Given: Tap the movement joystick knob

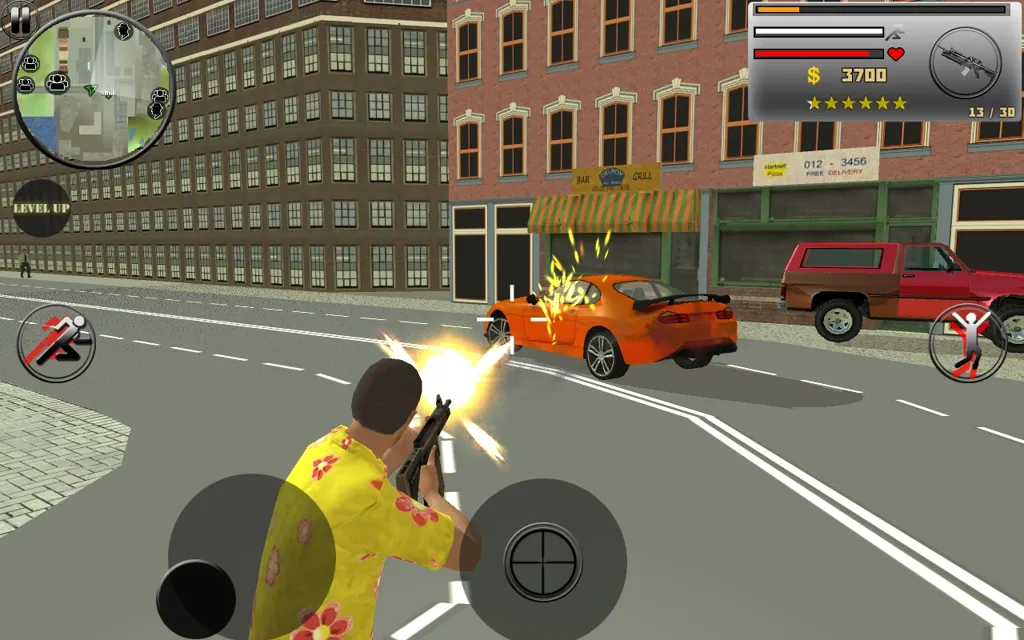Looking at the screenshot, I should (x=196, y=599).
